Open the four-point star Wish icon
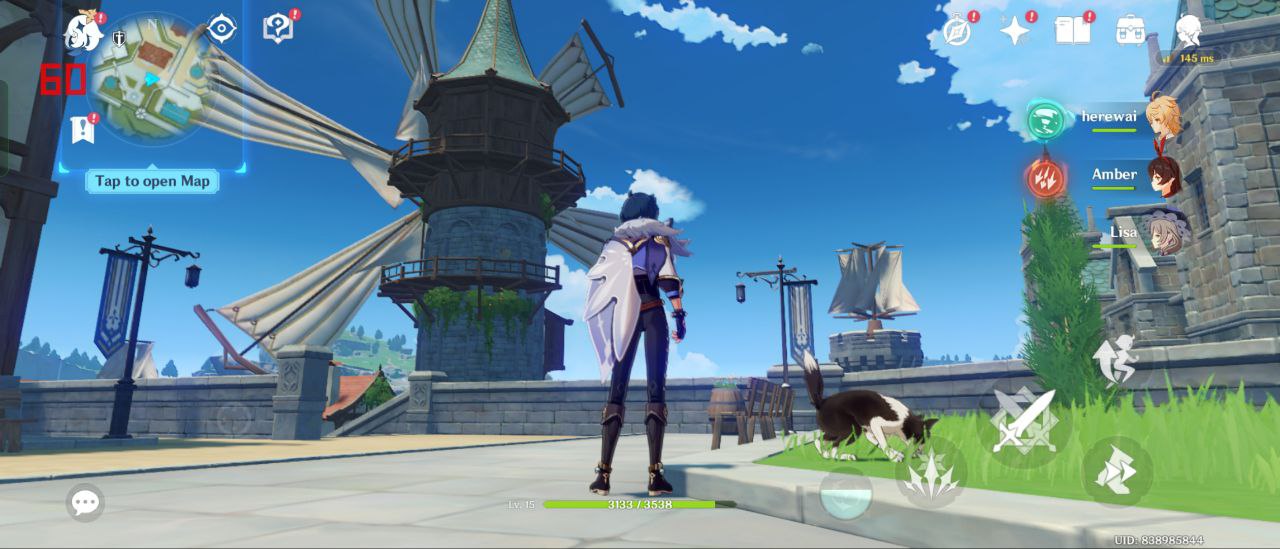1280x549 pixels. coord(1015,30)
